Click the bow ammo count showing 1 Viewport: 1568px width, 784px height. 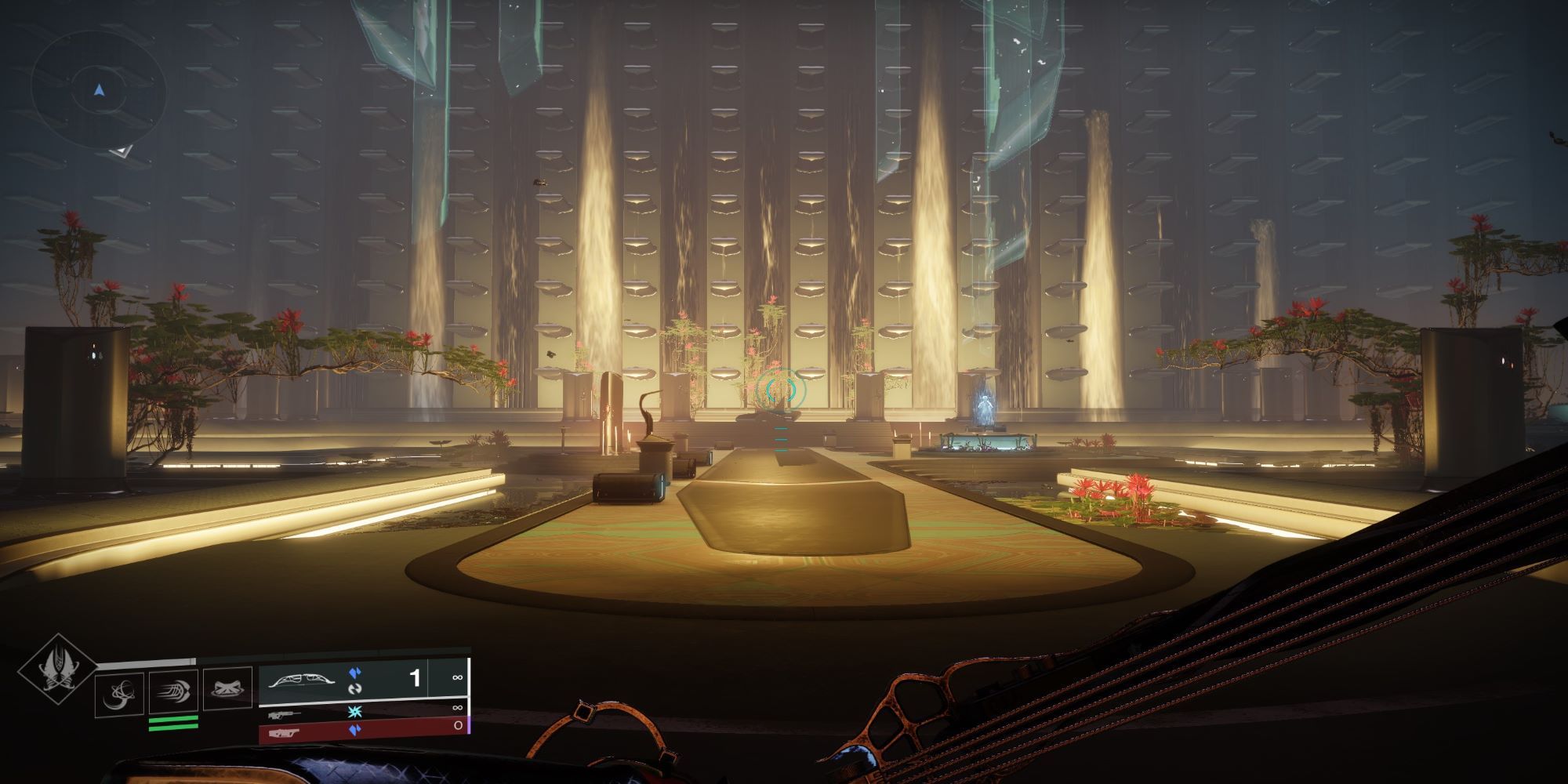pos(416,677)
